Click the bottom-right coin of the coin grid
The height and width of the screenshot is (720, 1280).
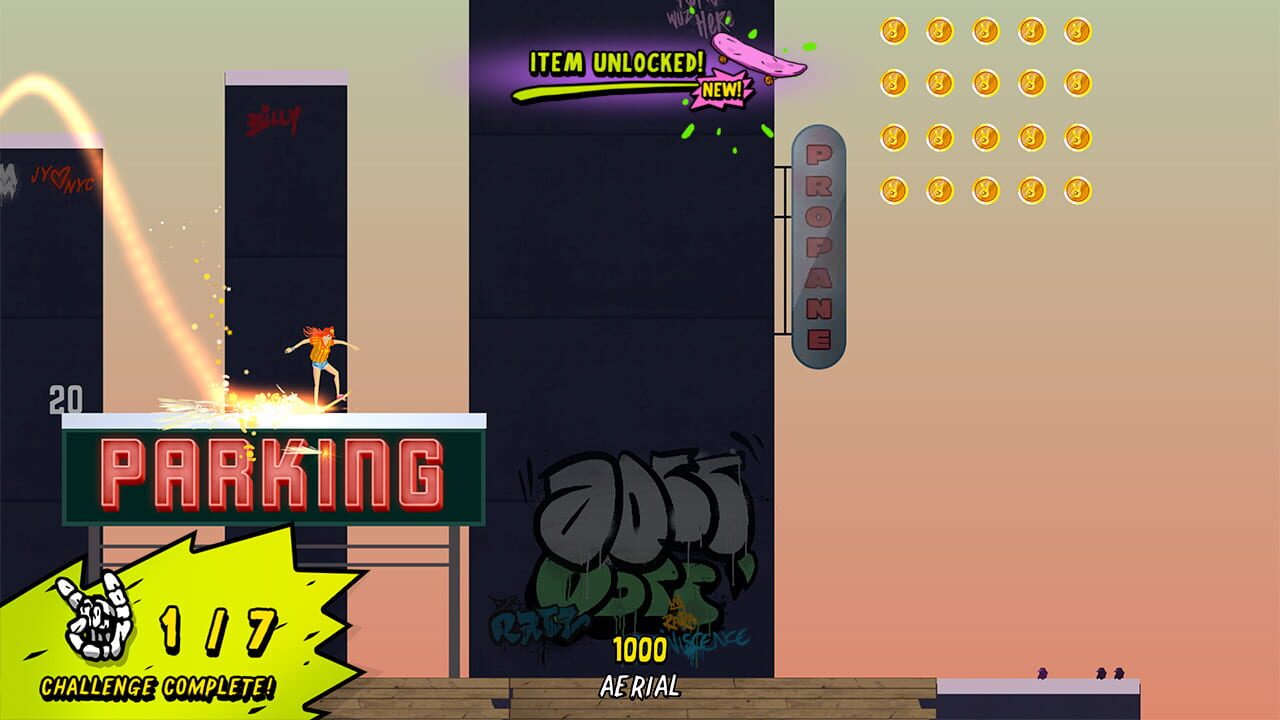pyautogui.click(x=1079, y=190)
